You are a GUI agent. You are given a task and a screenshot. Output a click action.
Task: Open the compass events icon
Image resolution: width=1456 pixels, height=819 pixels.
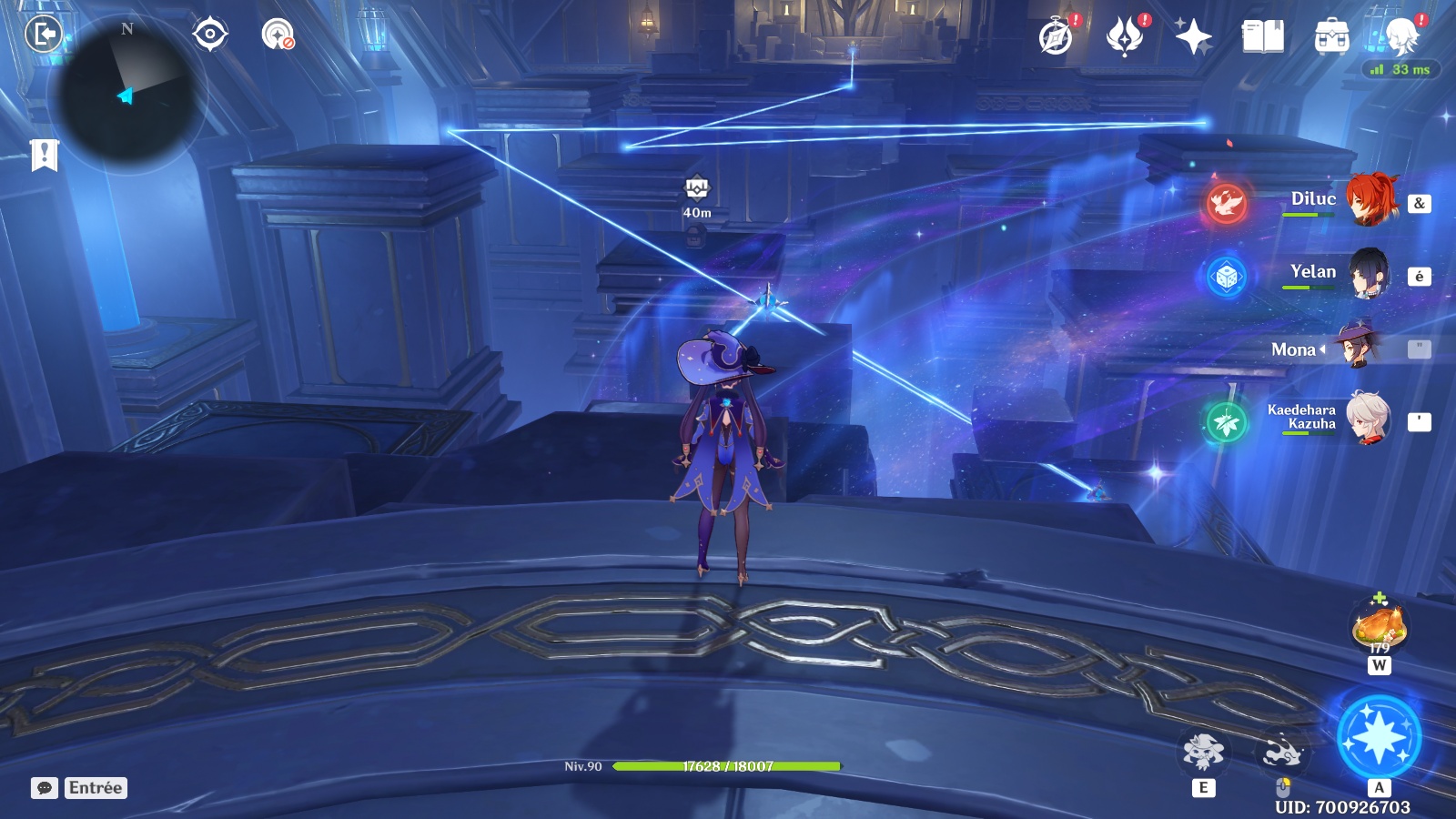[x=1057, y=37]
